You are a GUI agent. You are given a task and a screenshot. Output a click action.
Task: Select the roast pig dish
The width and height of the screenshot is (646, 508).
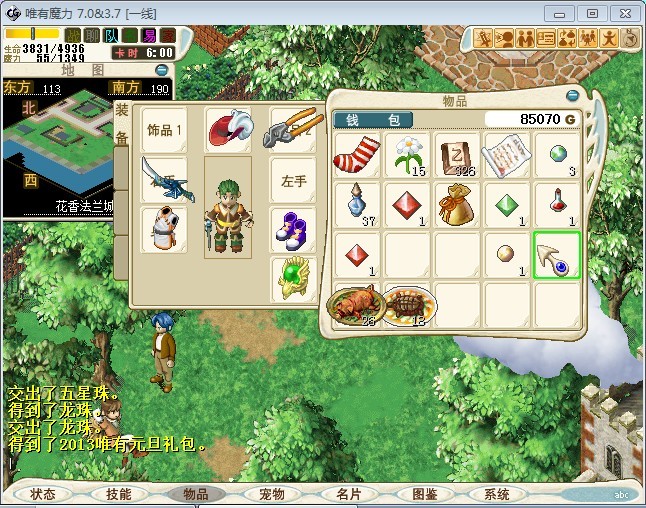pyautogui.click(x=355, y=304)
